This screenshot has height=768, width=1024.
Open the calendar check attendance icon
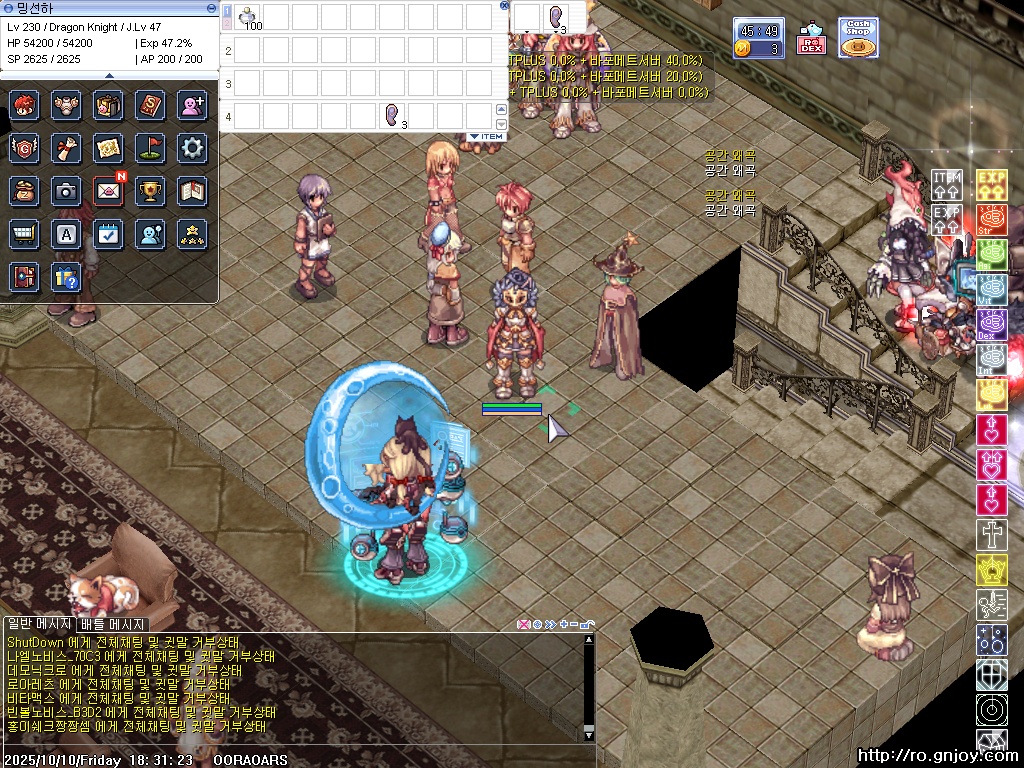click(x=108, y=233)
